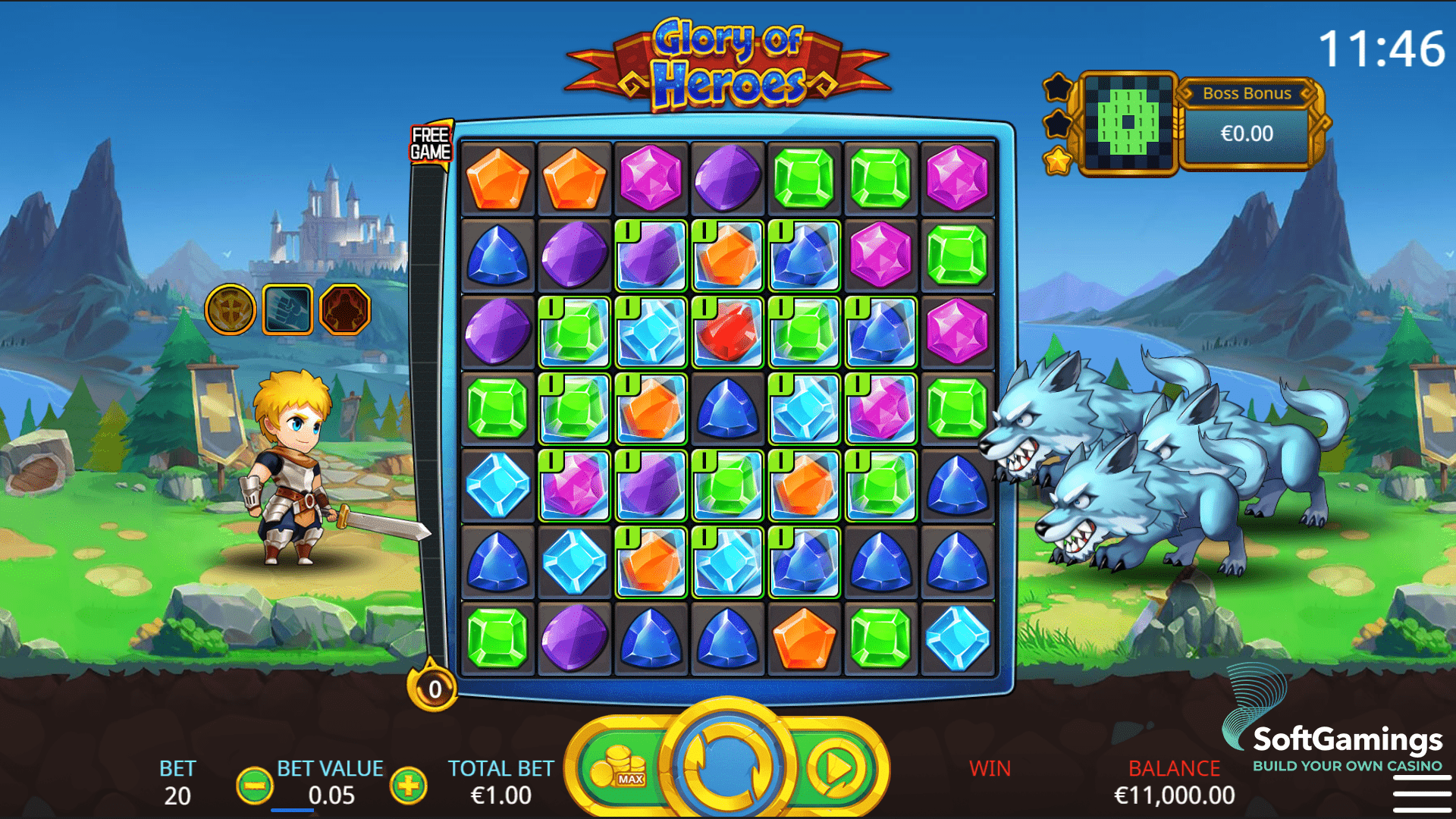Start autoplay with the play arrow button
The image size is (1456, 819).
[x=837, y=767]
